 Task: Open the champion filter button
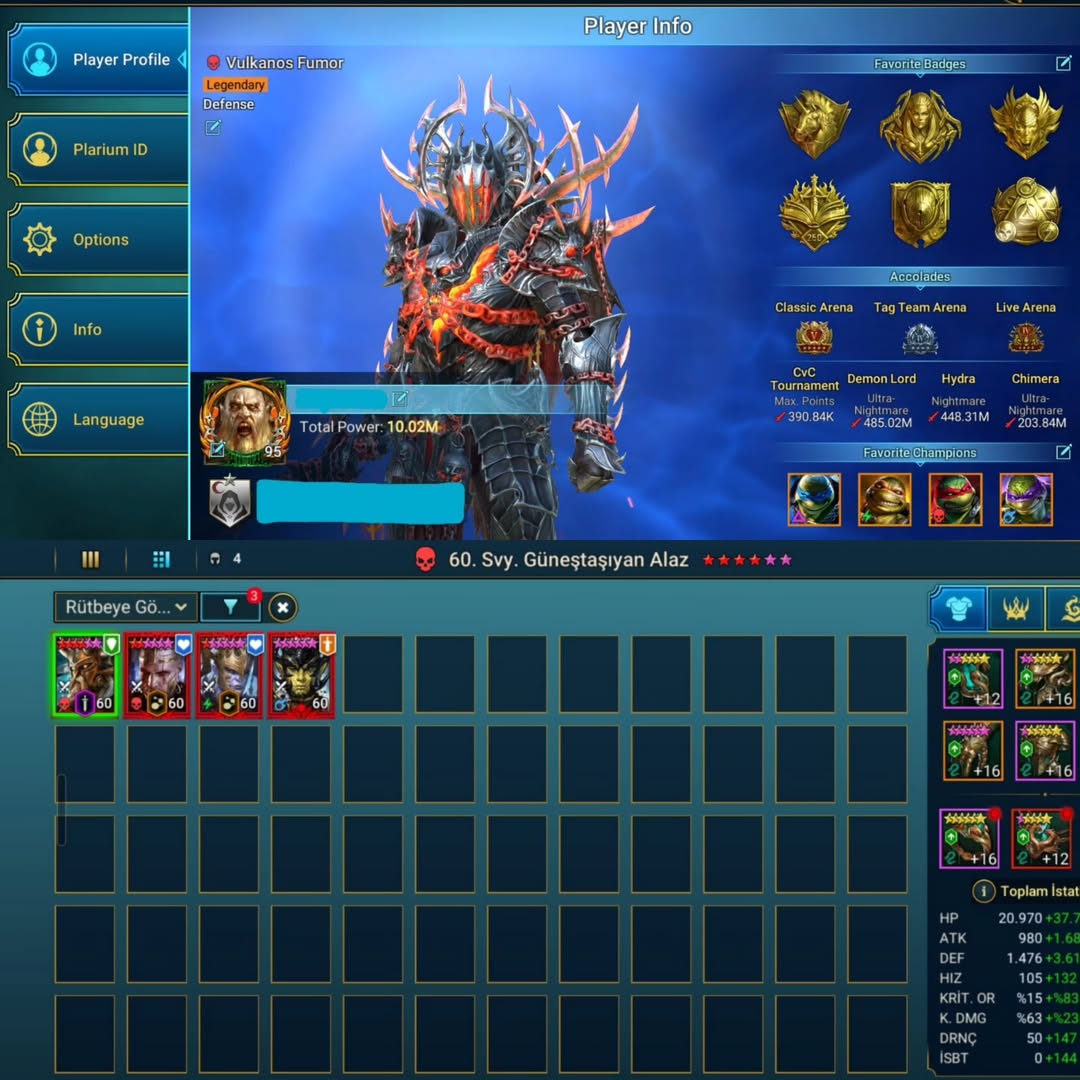[230, 607]
